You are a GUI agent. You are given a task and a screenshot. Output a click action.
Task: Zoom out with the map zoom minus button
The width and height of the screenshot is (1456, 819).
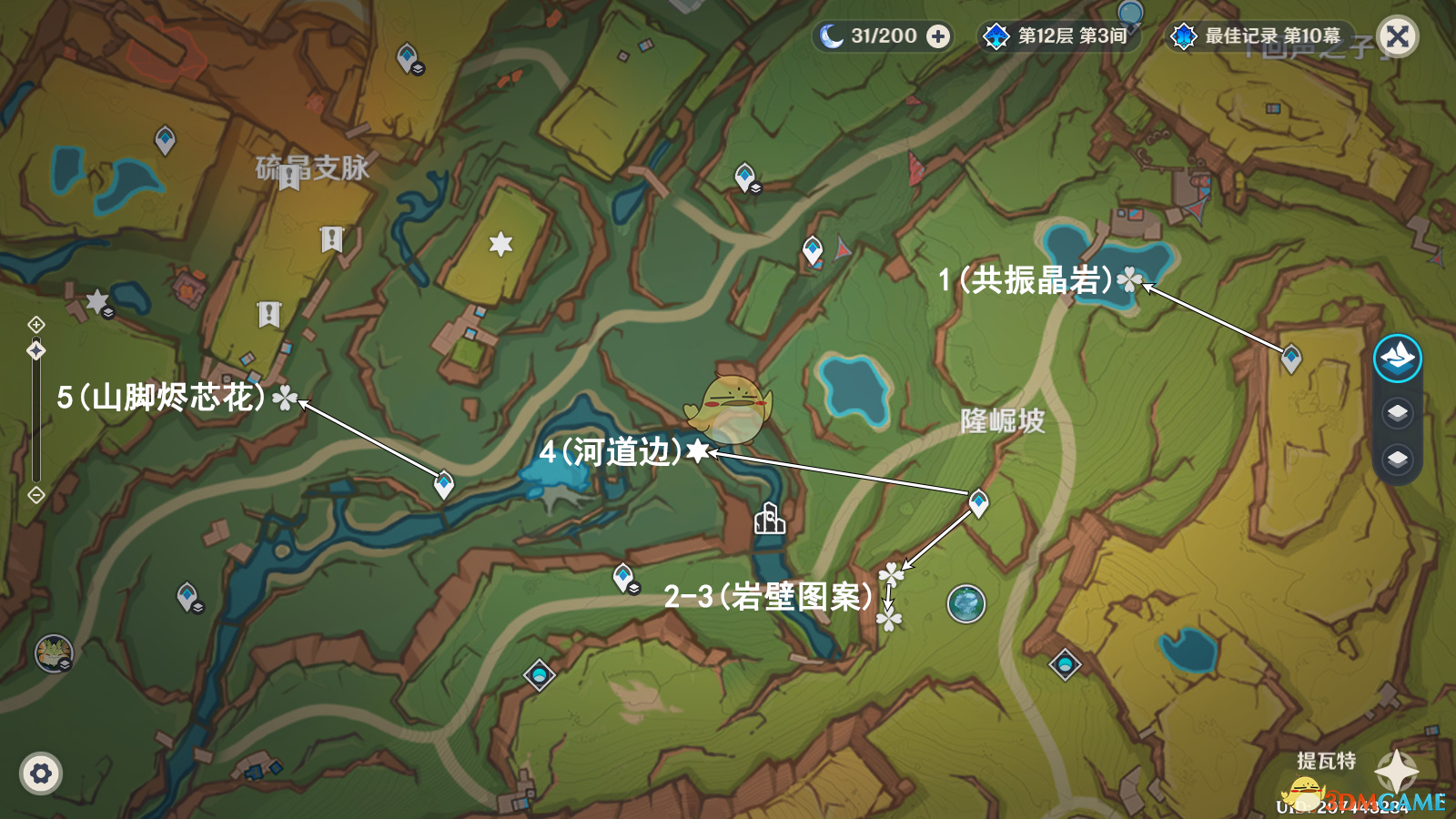click(x=36, y=495)
